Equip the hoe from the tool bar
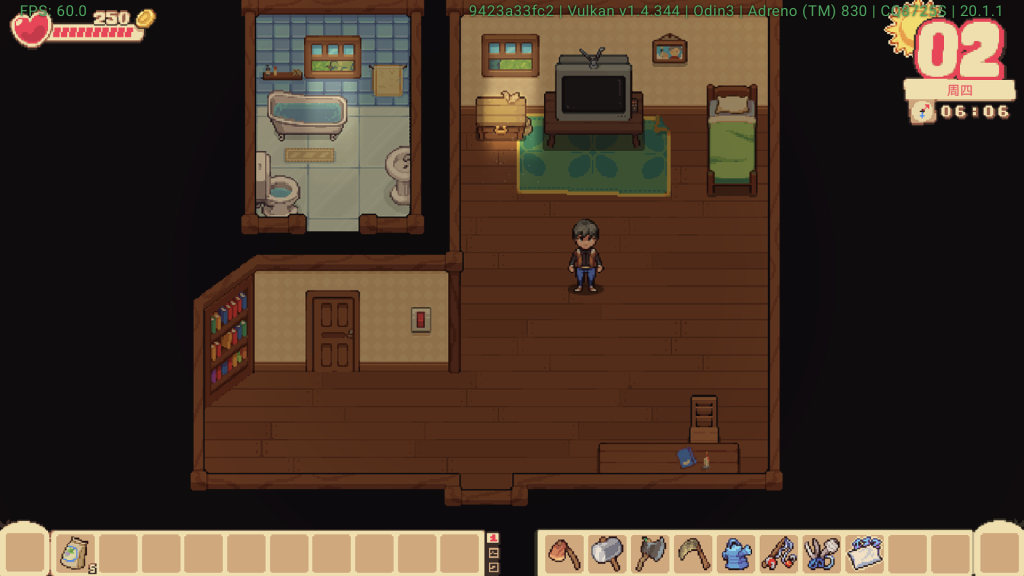Screen dimensions: 1024x576 [564, 553]
